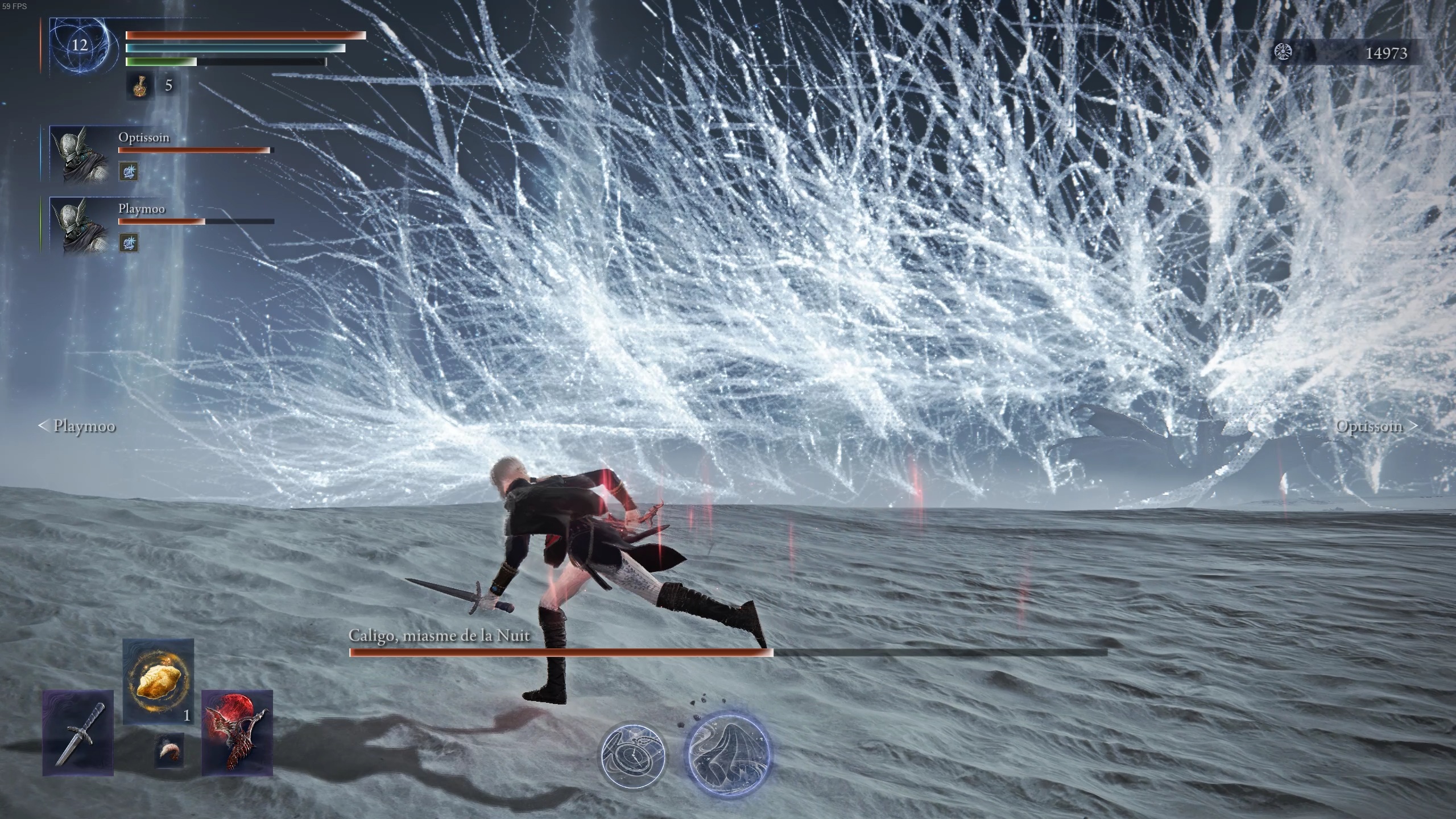Select the healing flask icon
The image size is (1456, 819).
pyautogui.click(x=139, y=86)
